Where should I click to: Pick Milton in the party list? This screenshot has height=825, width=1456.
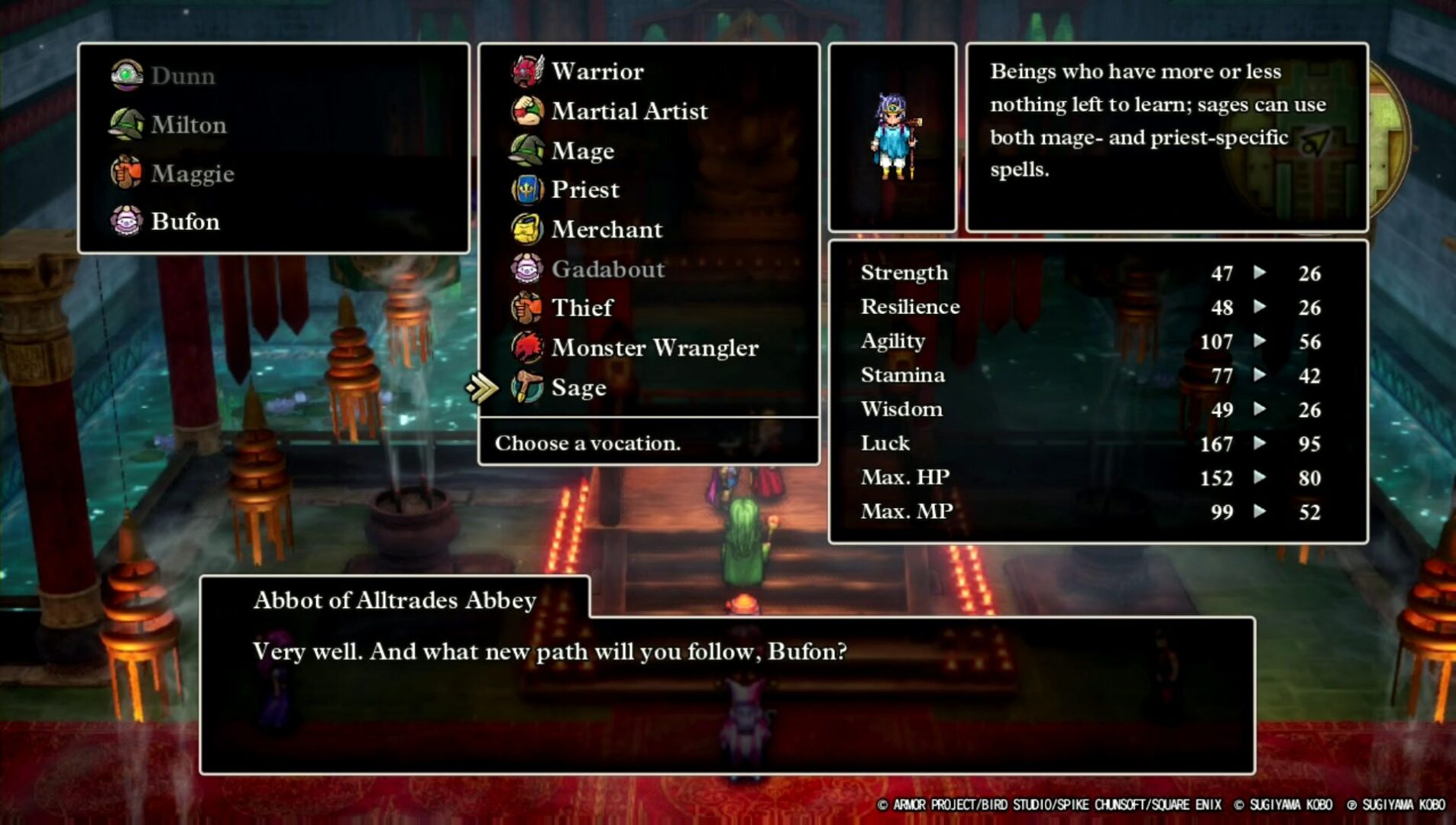coord(188,125)
